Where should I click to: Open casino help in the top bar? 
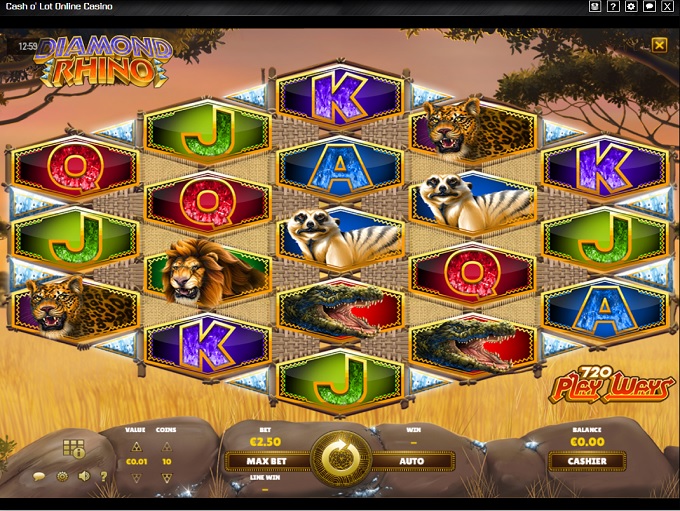point(613,7)
